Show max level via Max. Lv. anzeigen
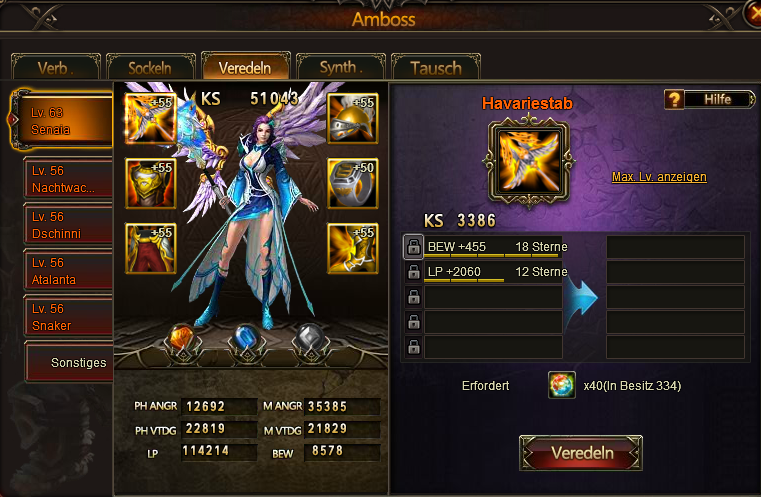761x497 pixels. pyautogui.click(x=659, y=177)
